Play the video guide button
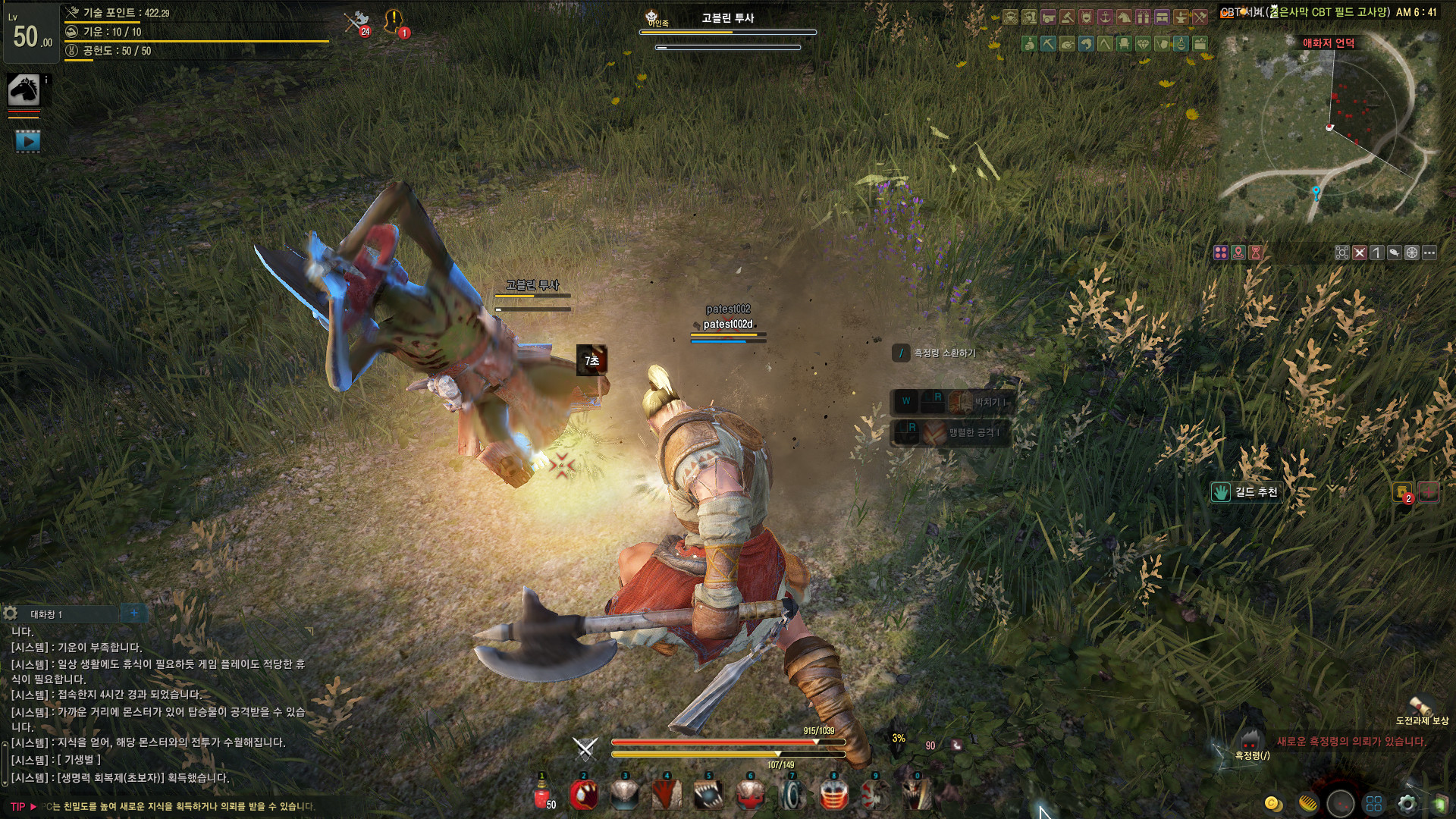 28,140
